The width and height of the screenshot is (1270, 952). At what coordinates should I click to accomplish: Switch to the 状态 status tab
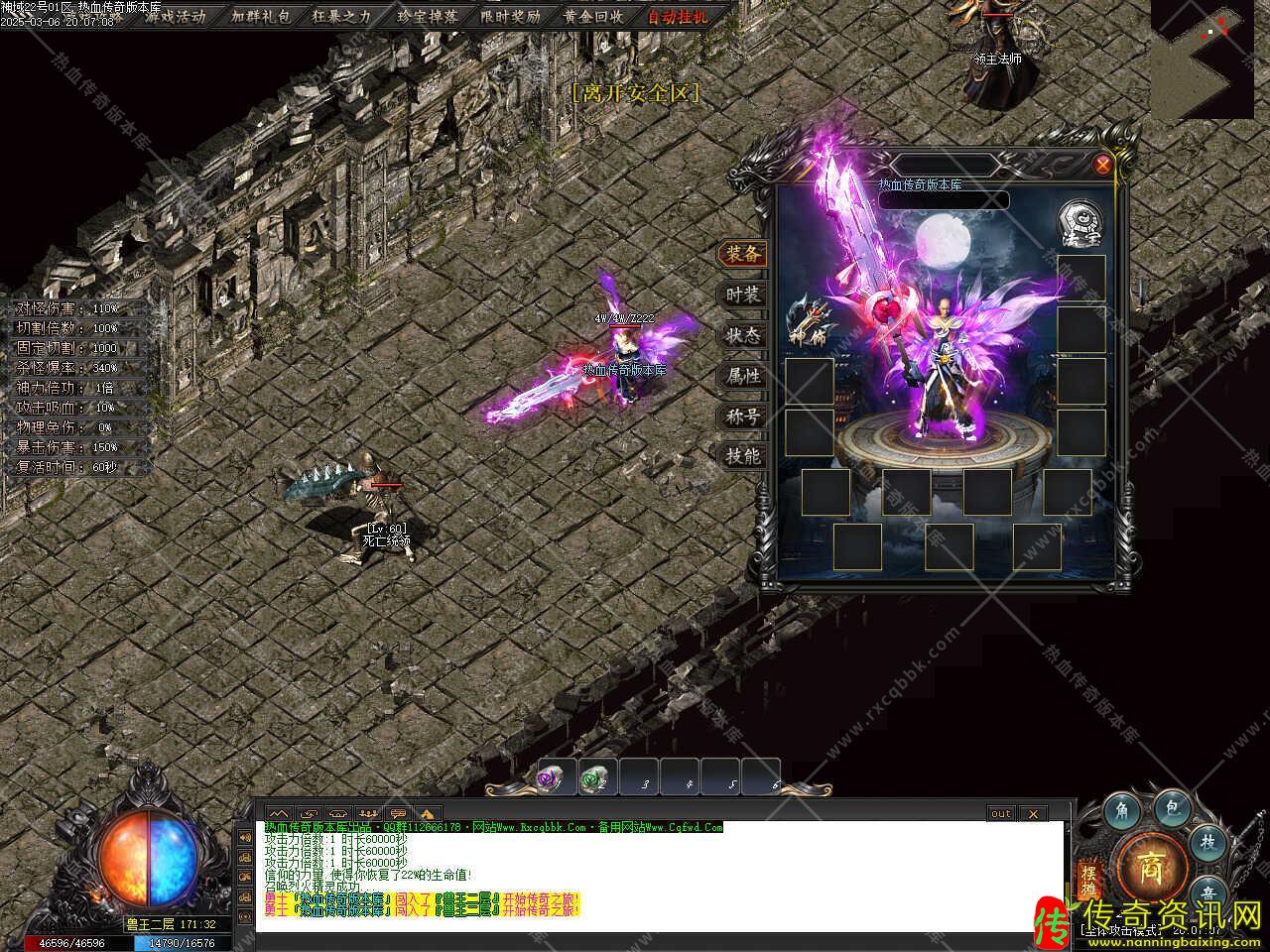pyautogui.click(x=742, y=335)
